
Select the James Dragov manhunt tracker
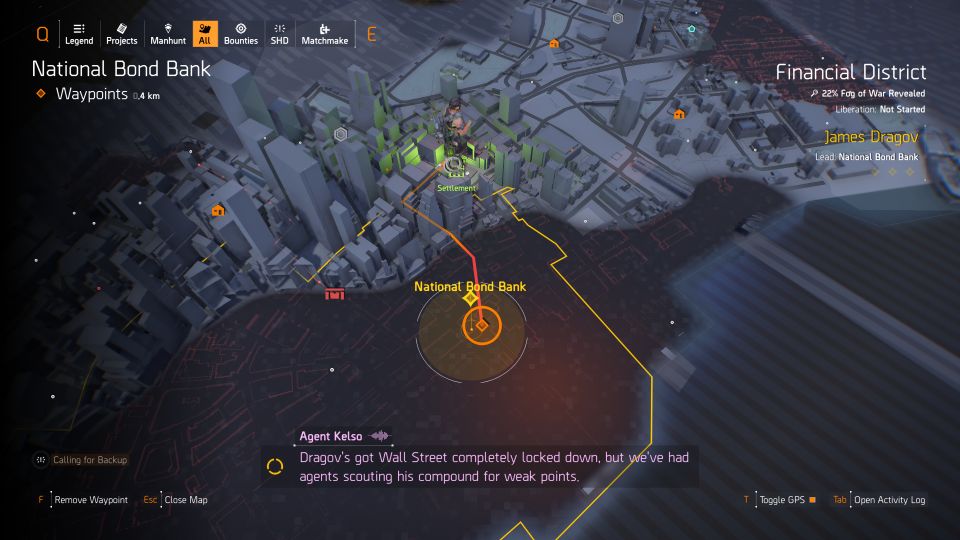pyautogui.click(x=869, y=138)
